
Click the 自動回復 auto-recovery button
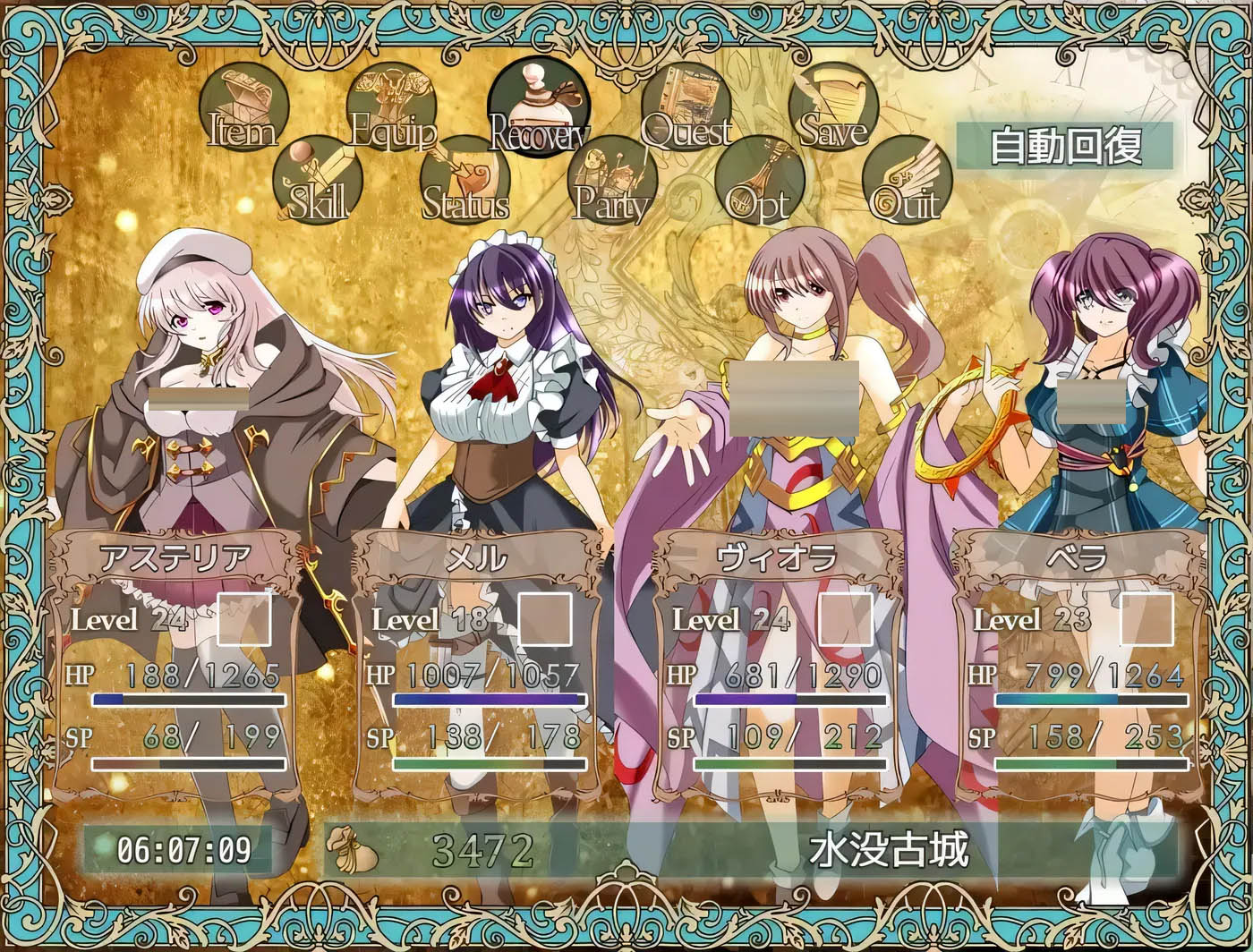click(x=1065, y=146)
